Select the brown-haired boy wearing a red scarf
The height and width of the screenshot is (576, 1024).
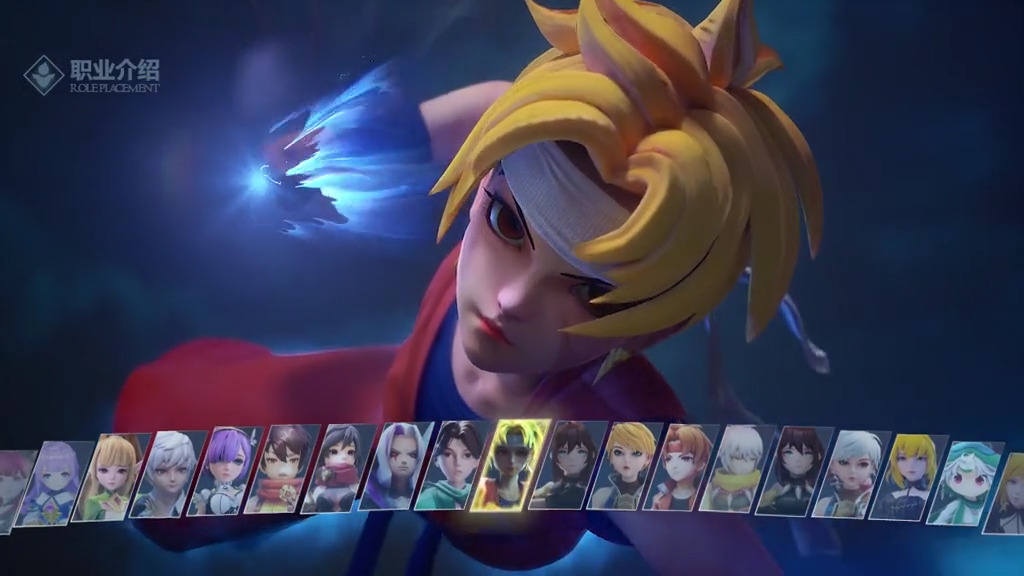click(x=281, y=470)
